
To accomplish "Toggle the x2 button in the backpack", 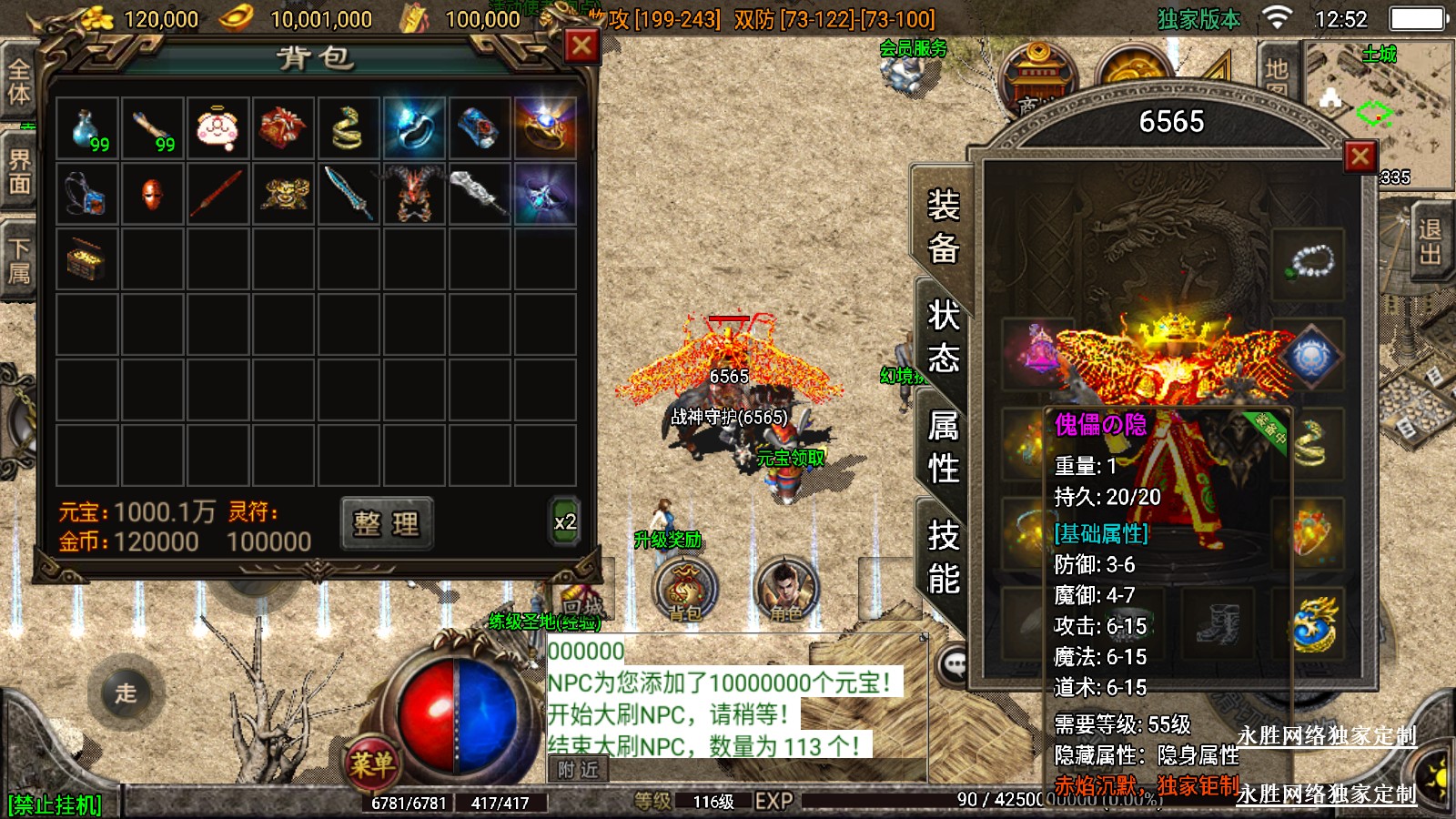I will pos(564,522).
